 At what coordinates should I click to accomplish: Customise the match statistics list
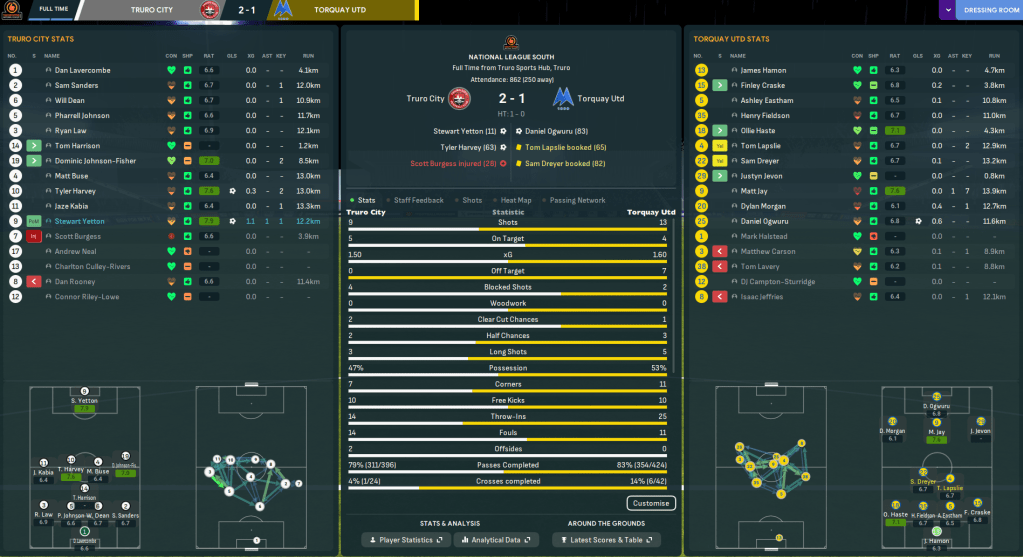(651, 503)
